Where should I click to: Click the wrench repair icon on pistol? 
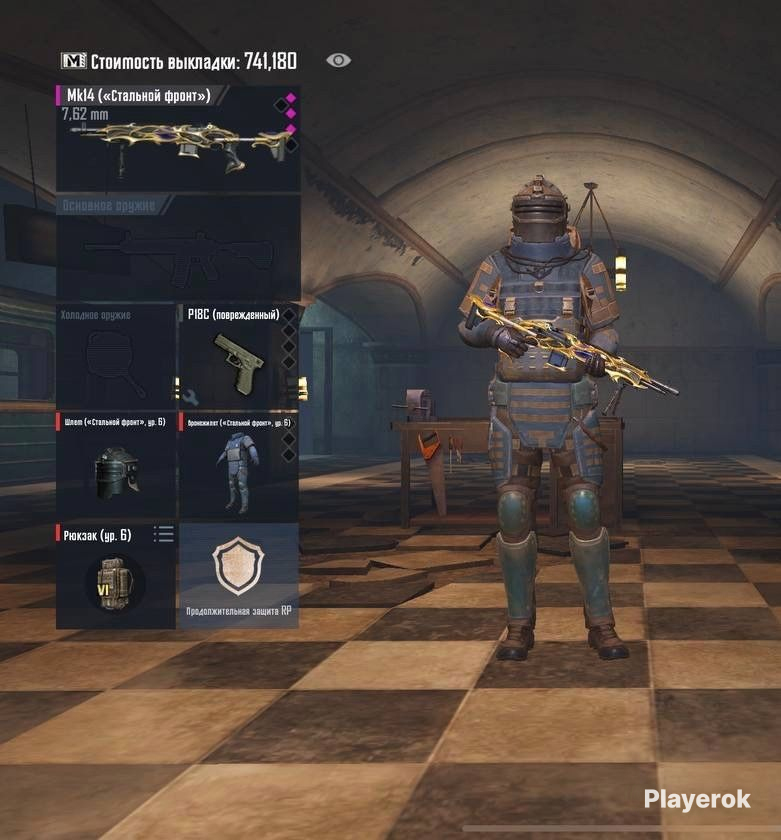click(x=192, y=397)
